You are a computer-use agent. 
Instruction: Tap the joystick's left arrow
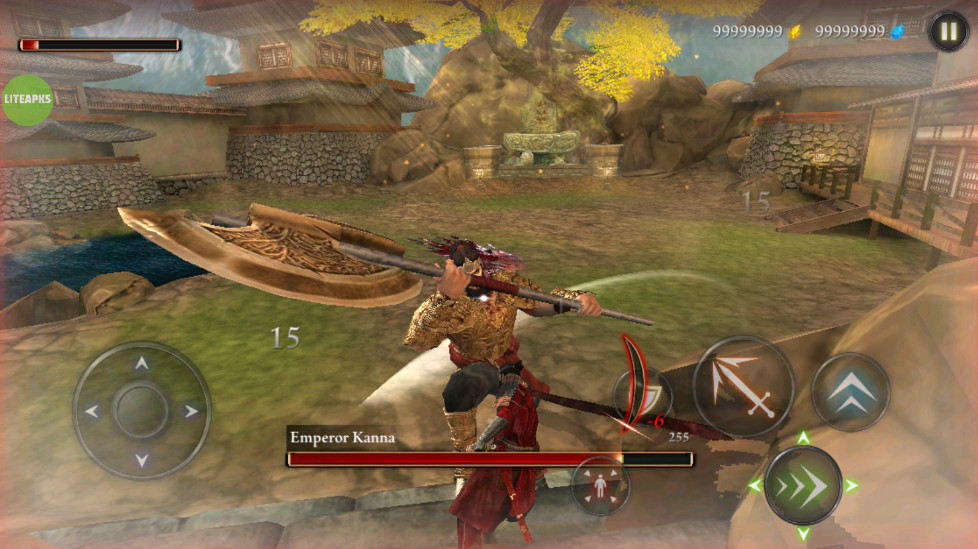point(92,411)
